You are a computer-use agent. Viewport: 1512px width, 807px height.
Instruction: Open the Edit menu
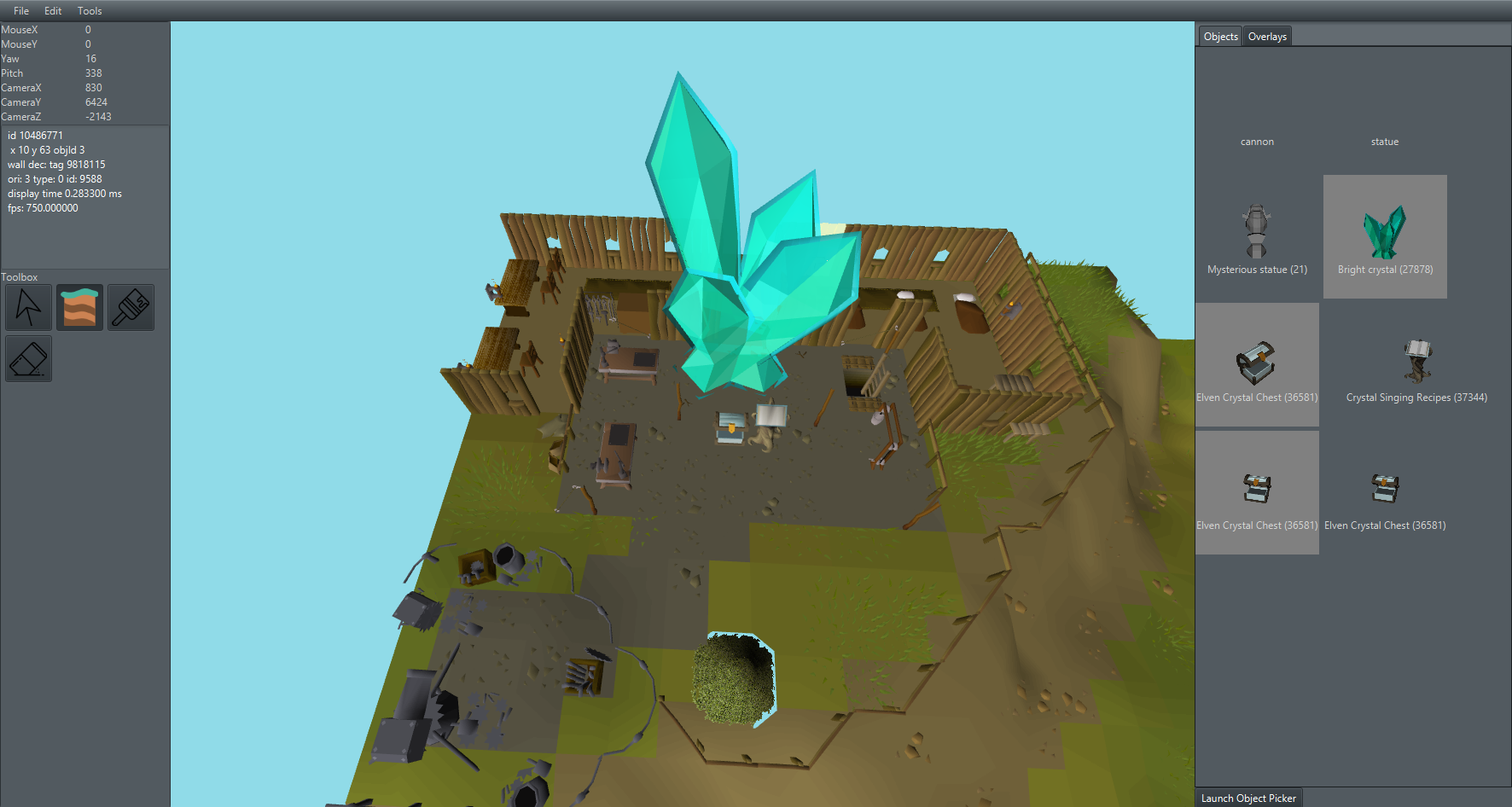(x=52, y=10)
